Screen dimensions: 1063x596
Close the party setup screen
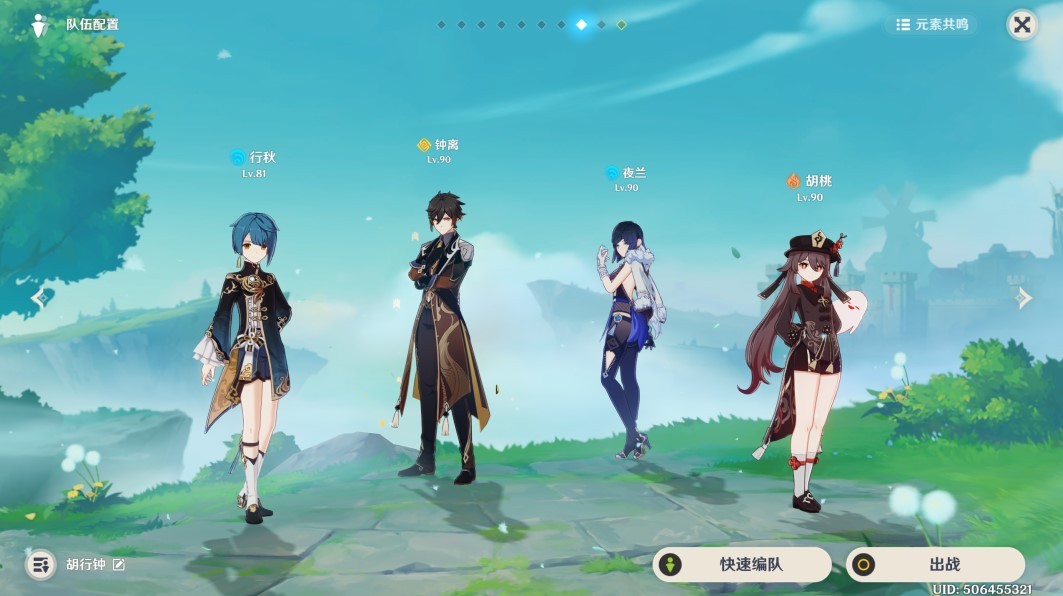click(x=1021, y=25)
